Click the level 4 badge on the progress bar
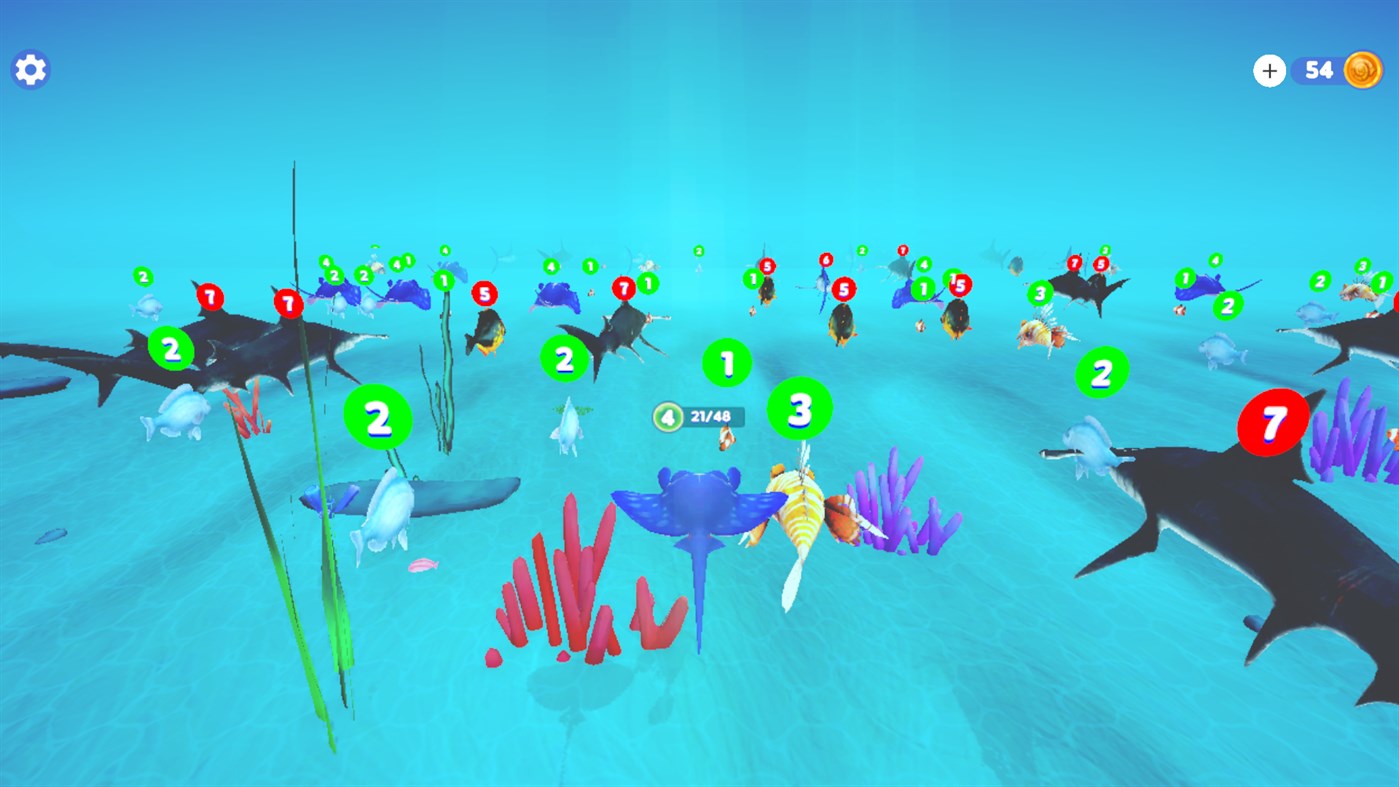 point(667,417)
